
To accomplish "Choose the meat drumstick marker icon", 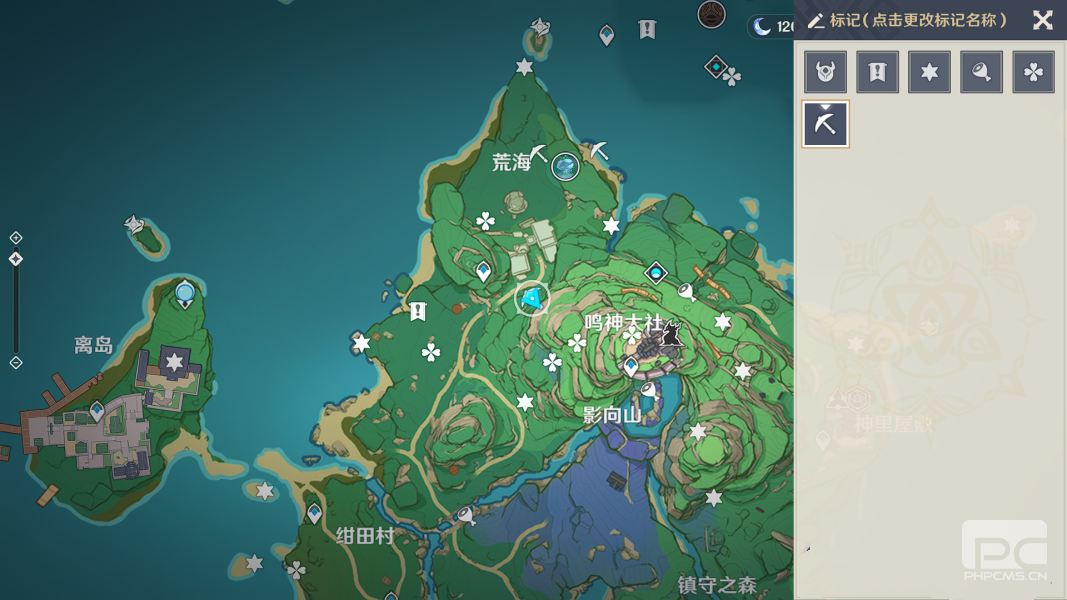I will click(x=981, y=72).
